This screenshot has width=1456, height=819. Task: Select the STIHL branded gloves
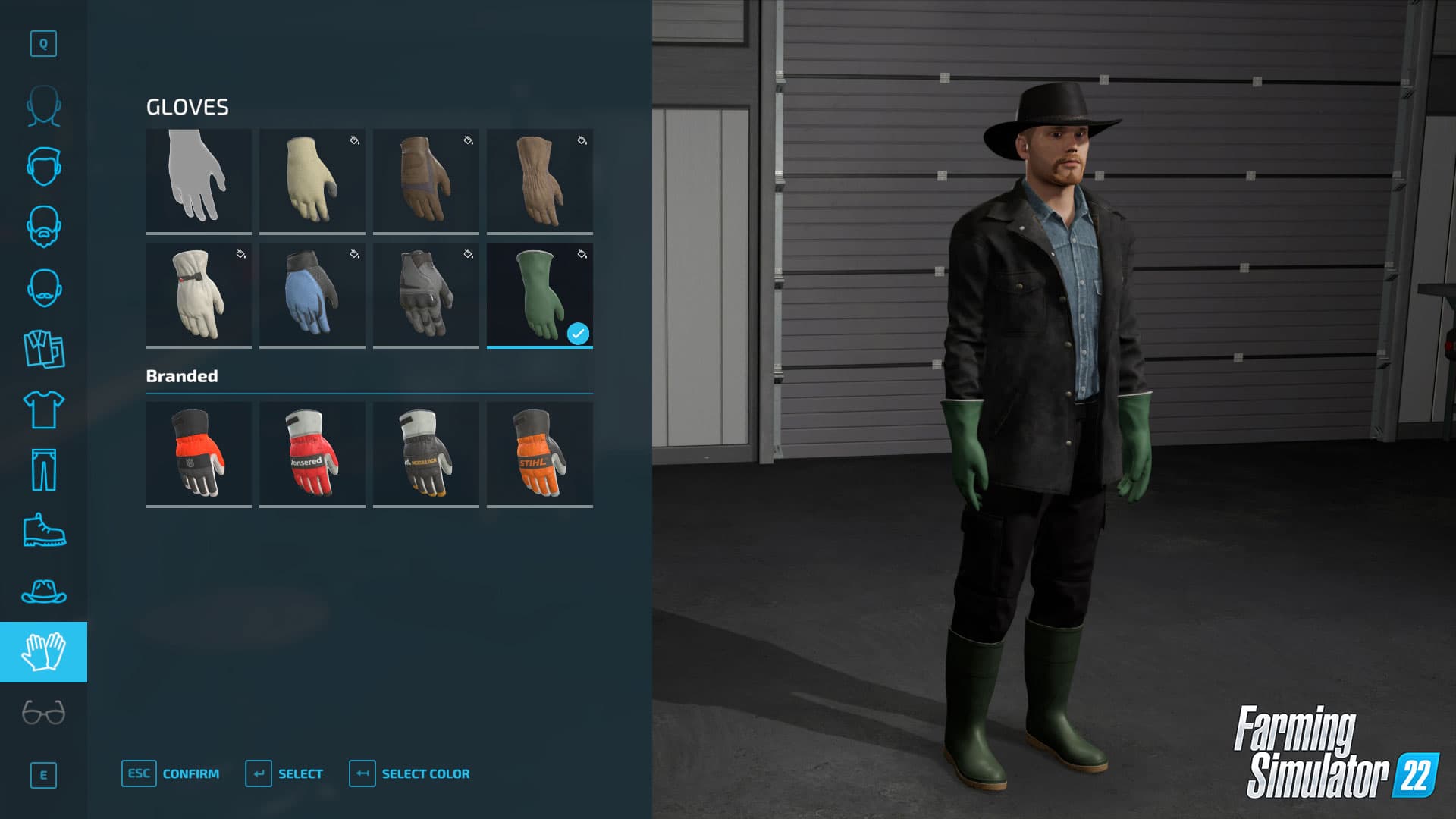pyautogui.click(x=540, y=453)
